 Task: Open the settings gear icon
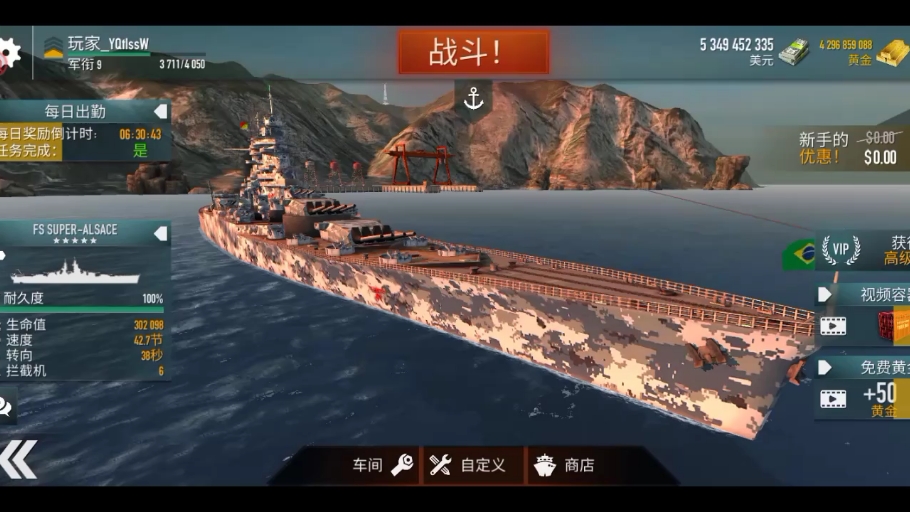click(x=8, y=53)
